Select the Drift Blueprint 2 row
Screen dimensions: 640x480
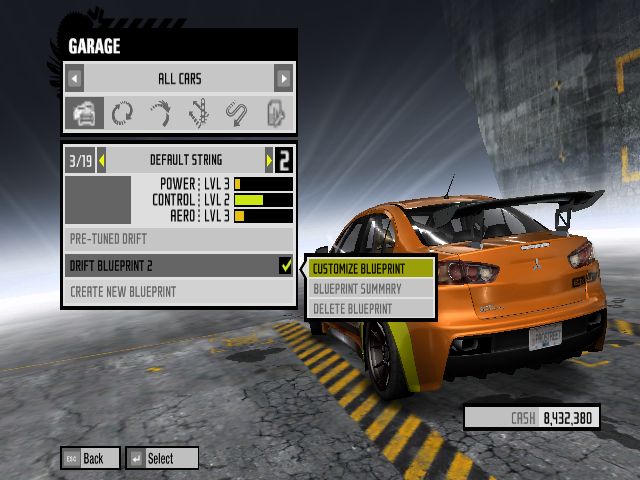[170, 266]
